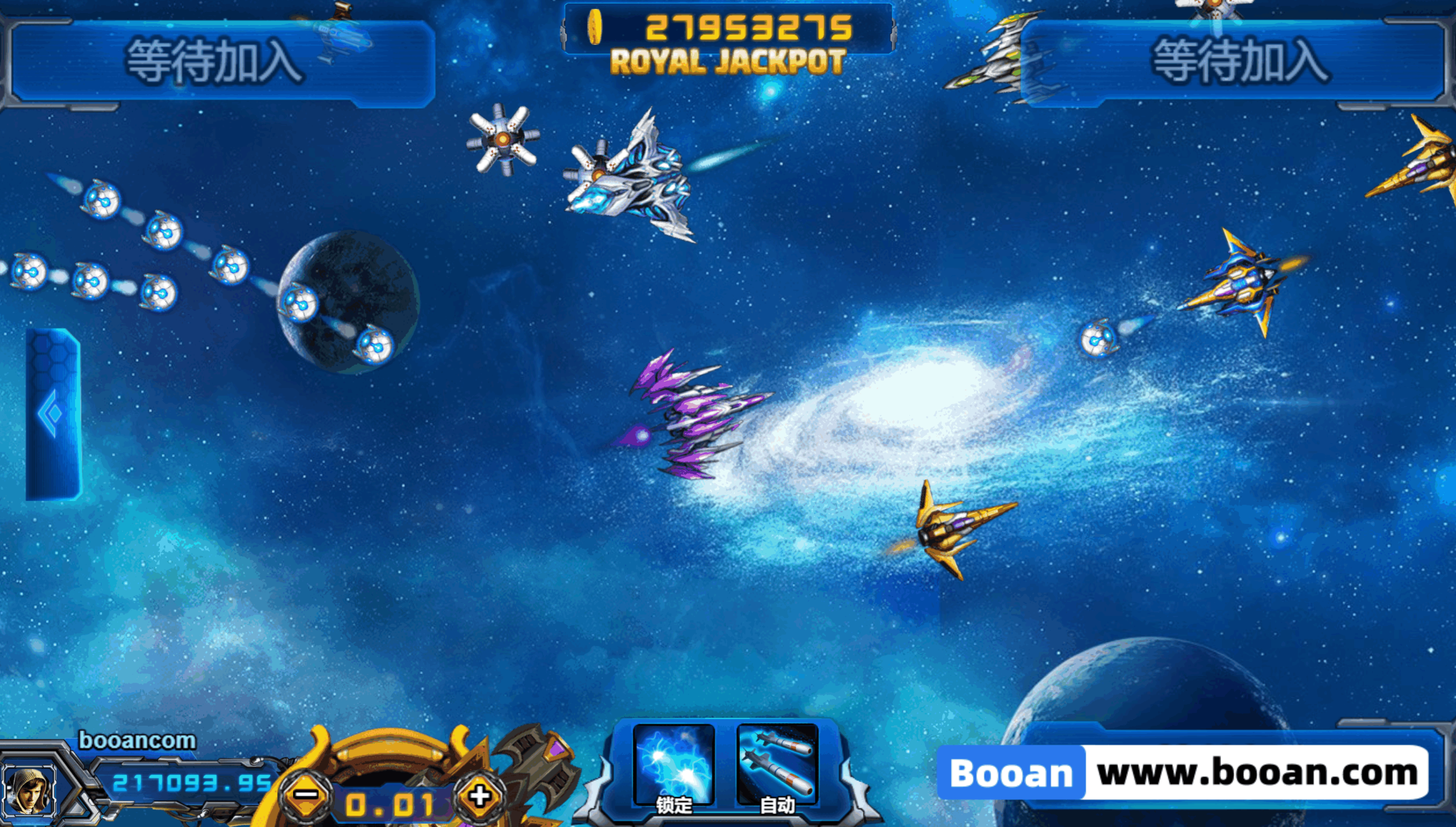Viewport: 1456px width, 827px height.
Task: Decrease the bet with the minus button
Action: pyautogui.click(x=307, y=795)
